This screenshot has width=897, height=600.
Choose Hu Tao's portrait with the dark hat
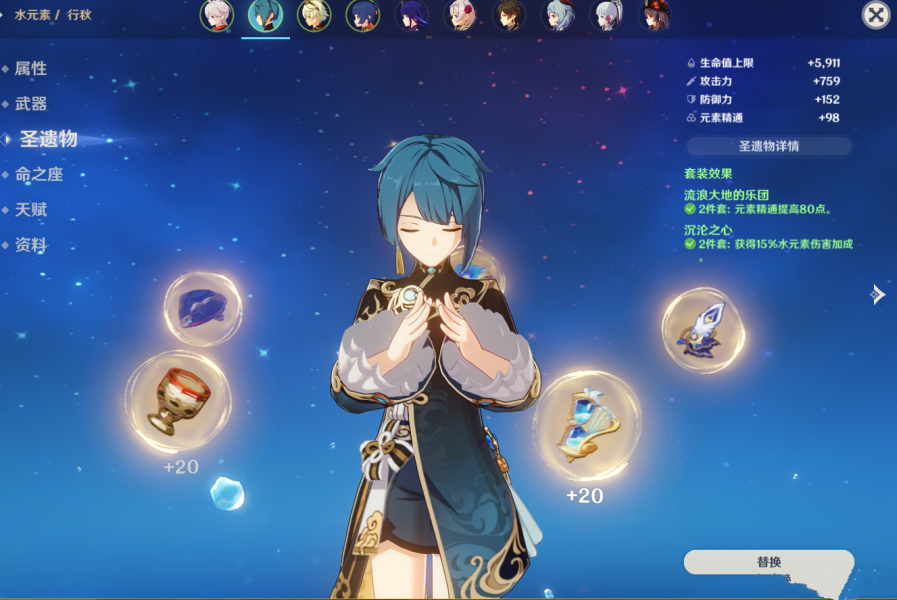[655, 15]
